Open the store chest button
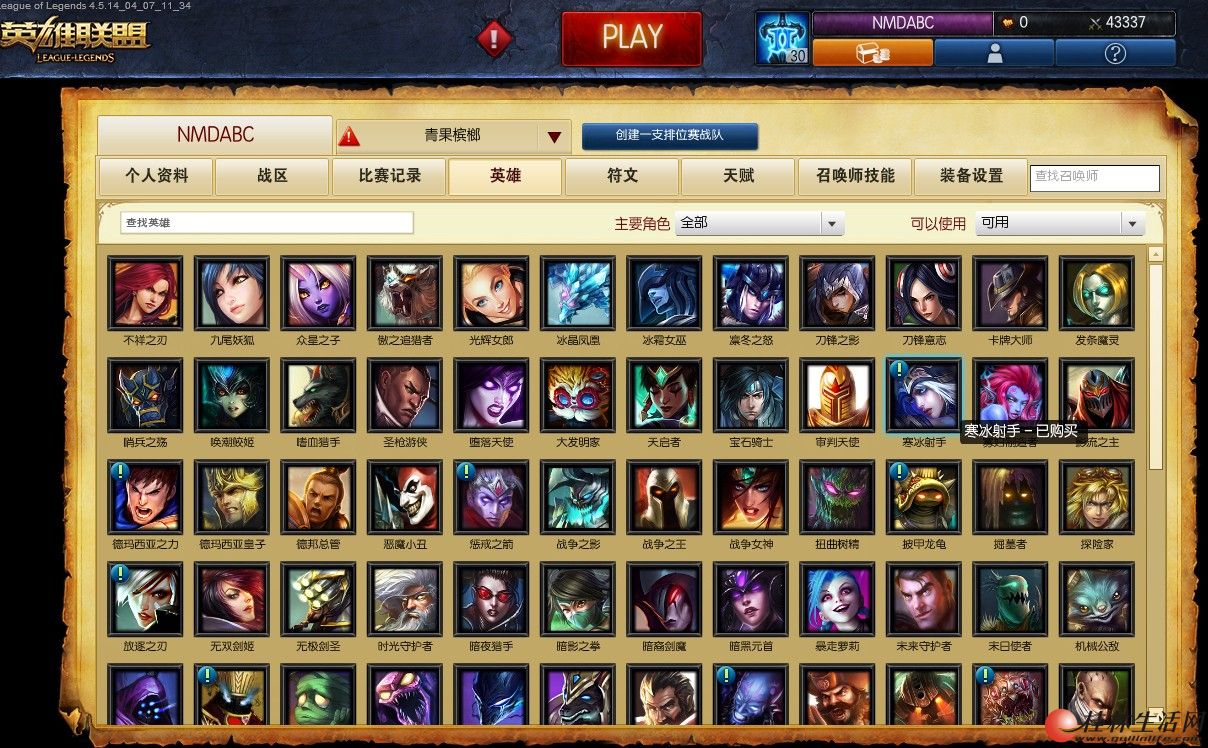 (872, 53)
